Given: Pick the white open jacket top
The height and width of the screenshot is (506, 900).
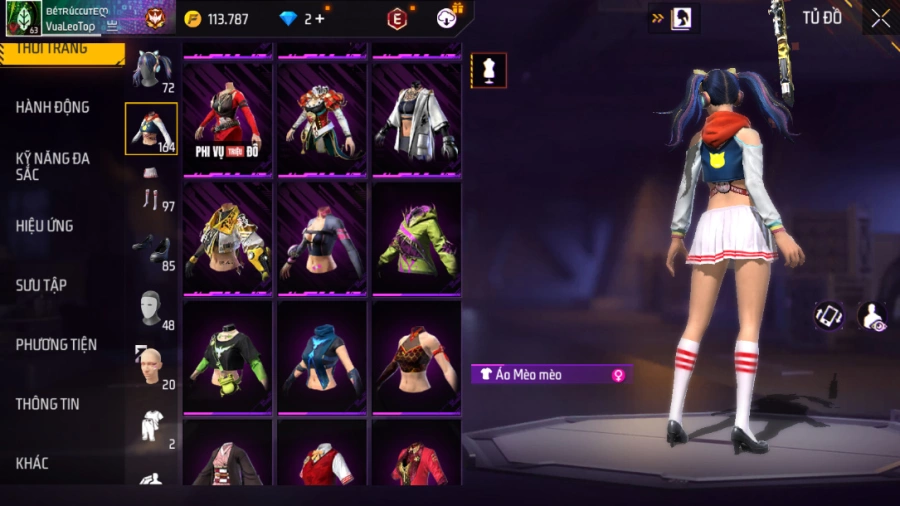Looking at the screenshot, I should 416,119.
